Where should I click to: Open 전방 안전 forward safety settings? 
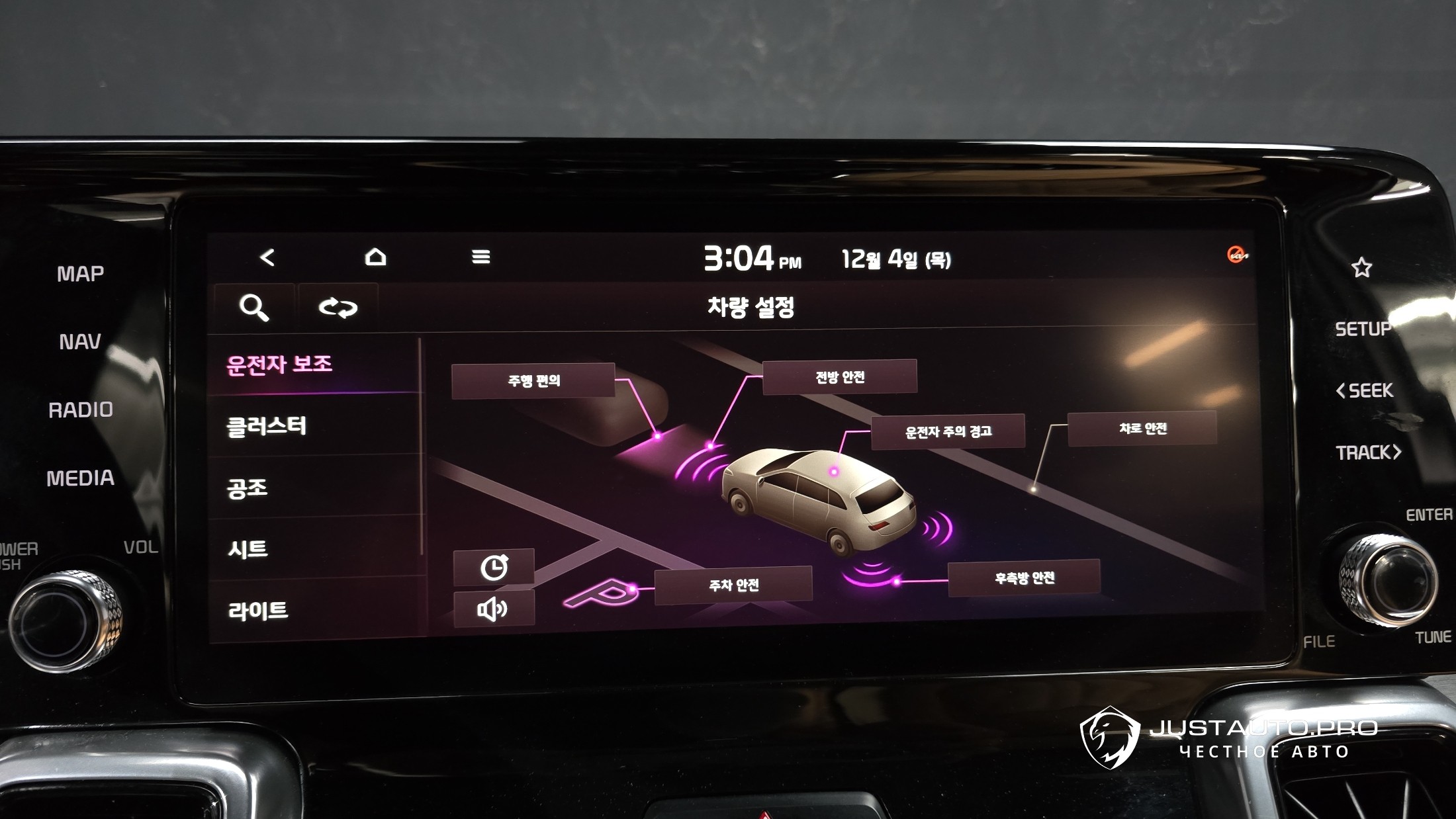point(839,377)
